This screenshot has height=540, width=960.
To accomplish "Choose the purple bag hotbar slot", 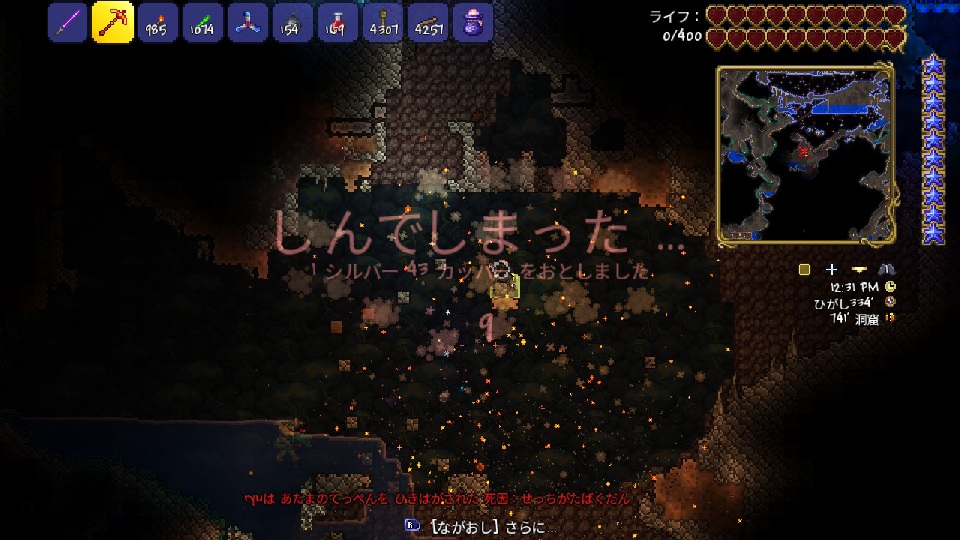I will coord(472,22).
